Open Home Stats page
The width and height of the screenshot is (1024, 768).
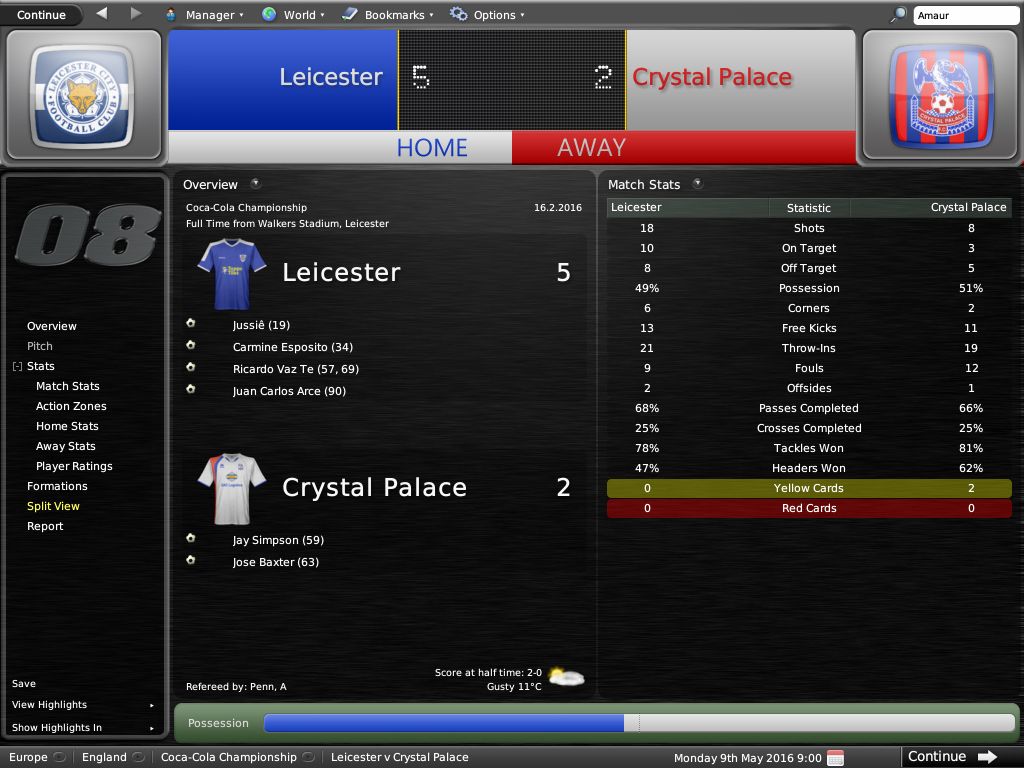tap(67, 426)
